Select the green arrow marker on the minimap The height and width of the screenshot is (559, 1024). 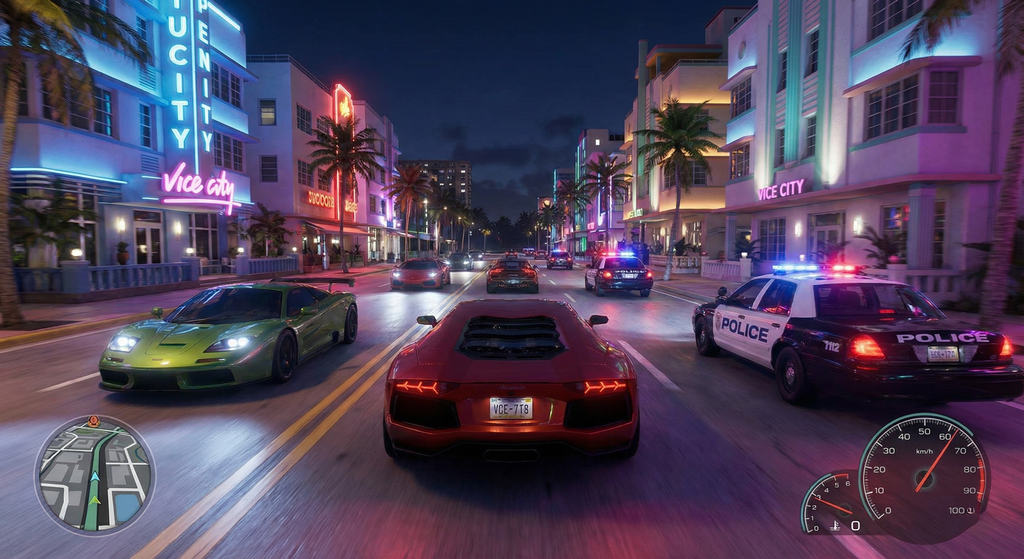(95, 499)
